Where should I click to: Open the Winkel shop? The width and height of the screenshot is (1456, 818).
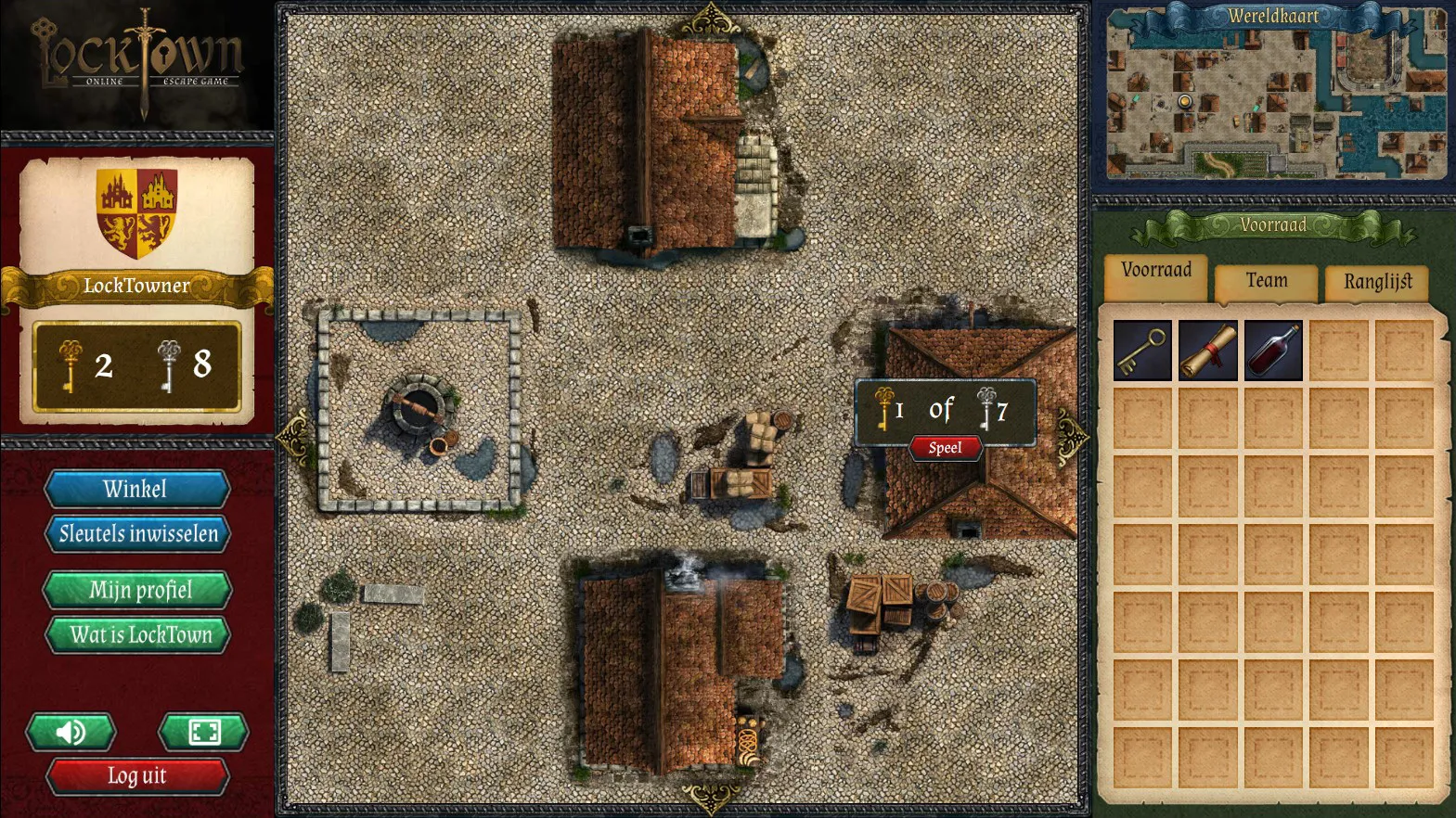pyautogui.click(x=135, y=489)
